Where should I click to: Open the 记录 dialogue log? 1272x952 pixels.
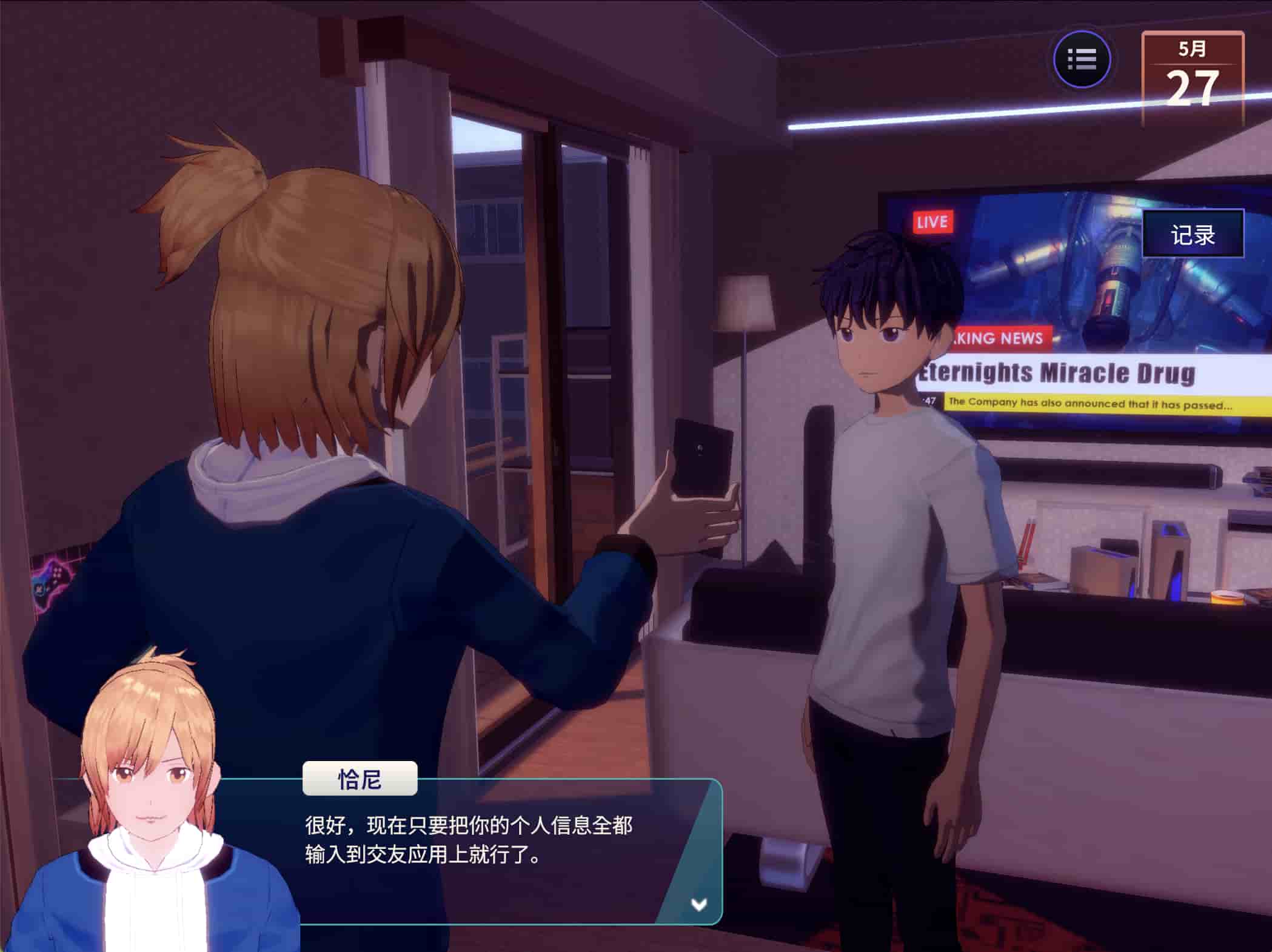click(1193, 235)
